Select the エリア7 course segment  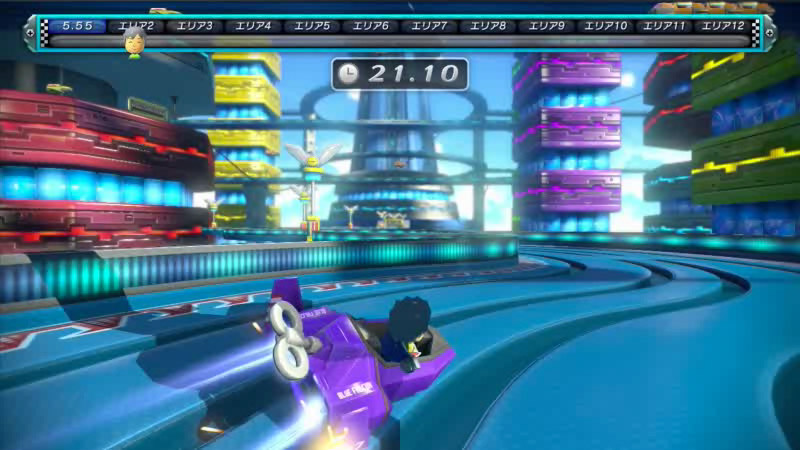pyautogui.click(x=428, y=25)
